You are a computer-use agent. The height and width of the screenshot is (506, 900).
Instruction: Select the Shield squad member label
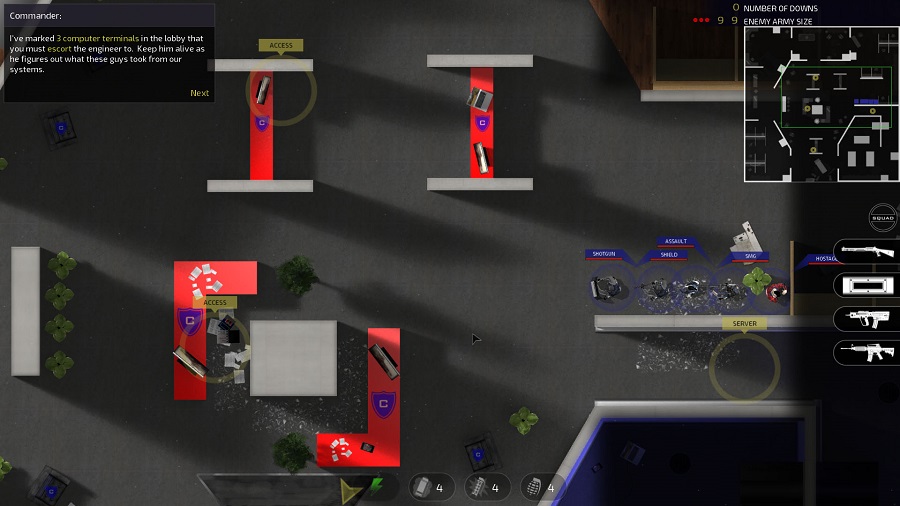pos(669,255)
